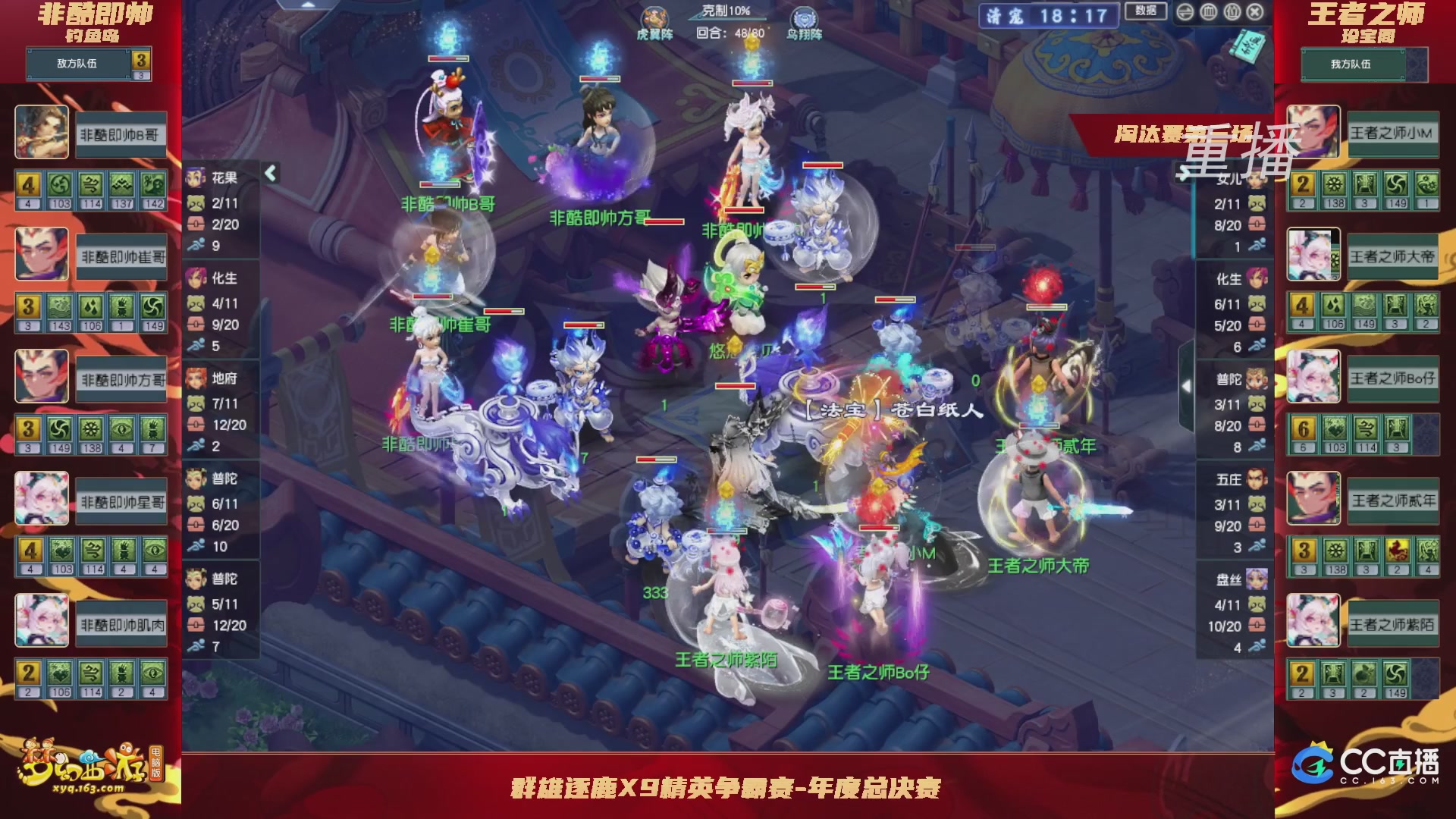1456x819 pixels.
Task: Select the 鸟翔阵 formation icon
Action: (802, 15)
